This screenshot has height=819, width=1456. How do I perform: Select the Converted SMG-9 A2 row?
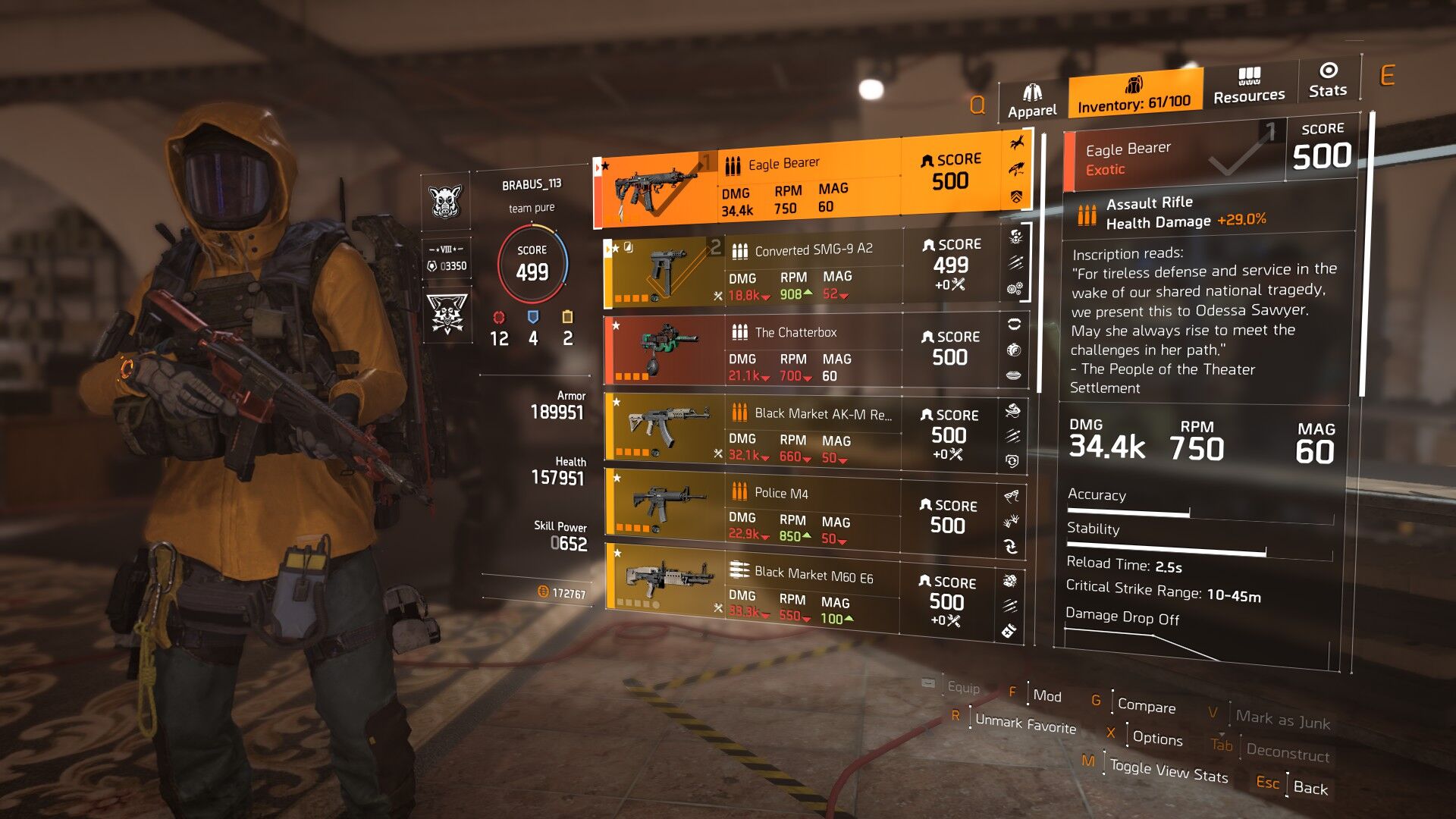(x=811, y=270)
